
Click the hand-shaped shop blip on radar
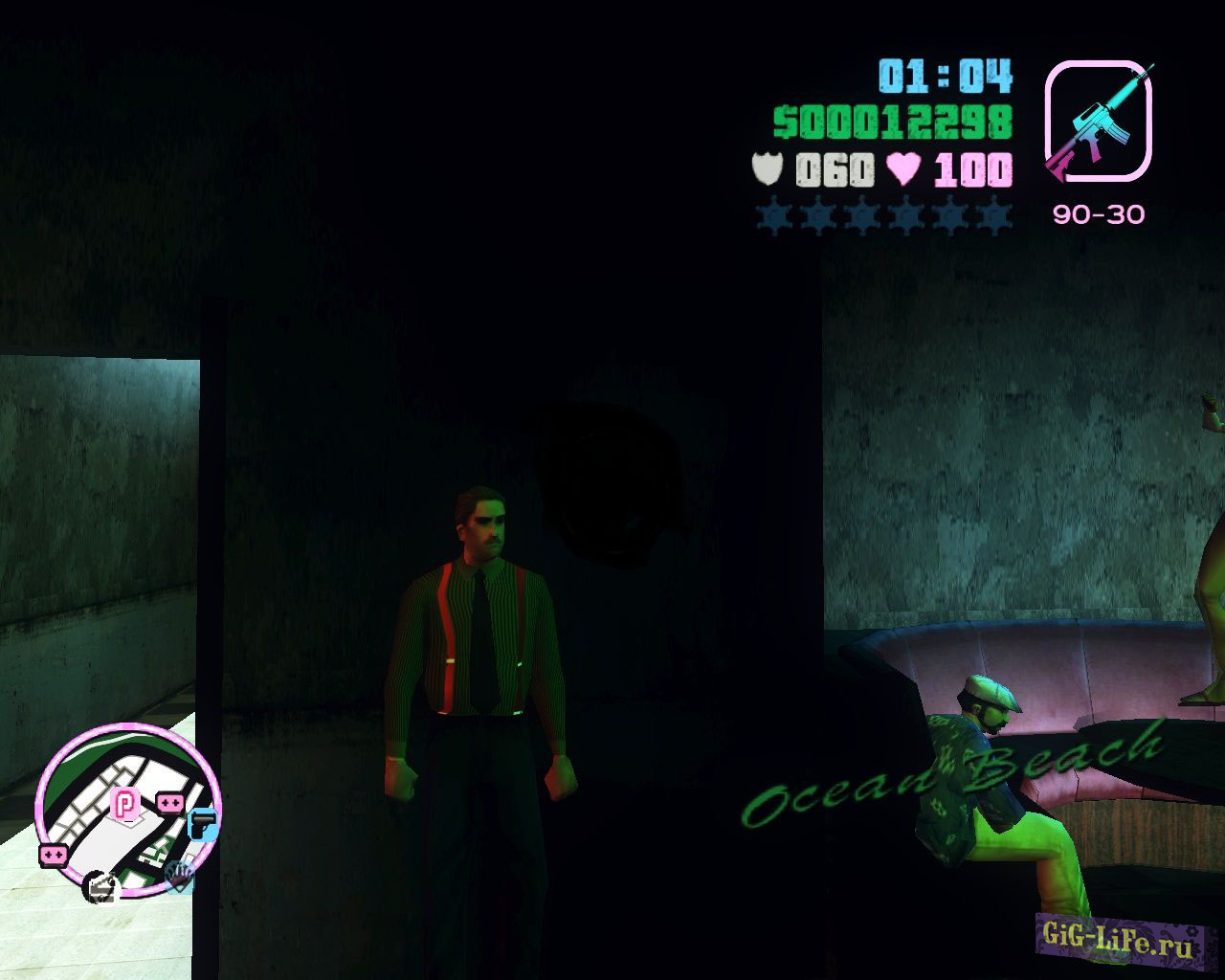[x=180, y=879]
